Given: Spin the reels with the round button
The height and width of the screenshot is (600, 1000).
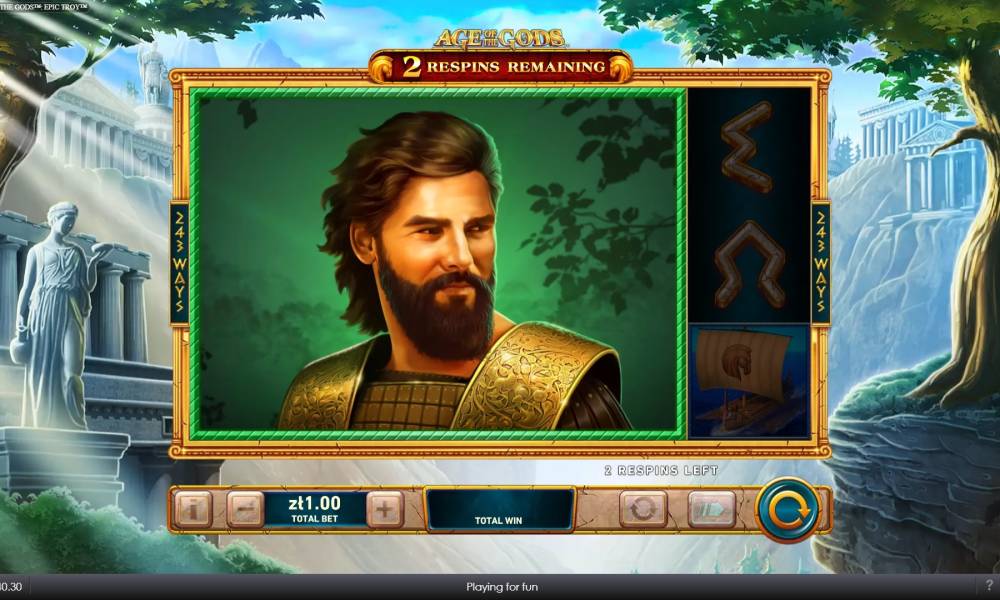Looking at the screenshot, I should coord(788,510).
